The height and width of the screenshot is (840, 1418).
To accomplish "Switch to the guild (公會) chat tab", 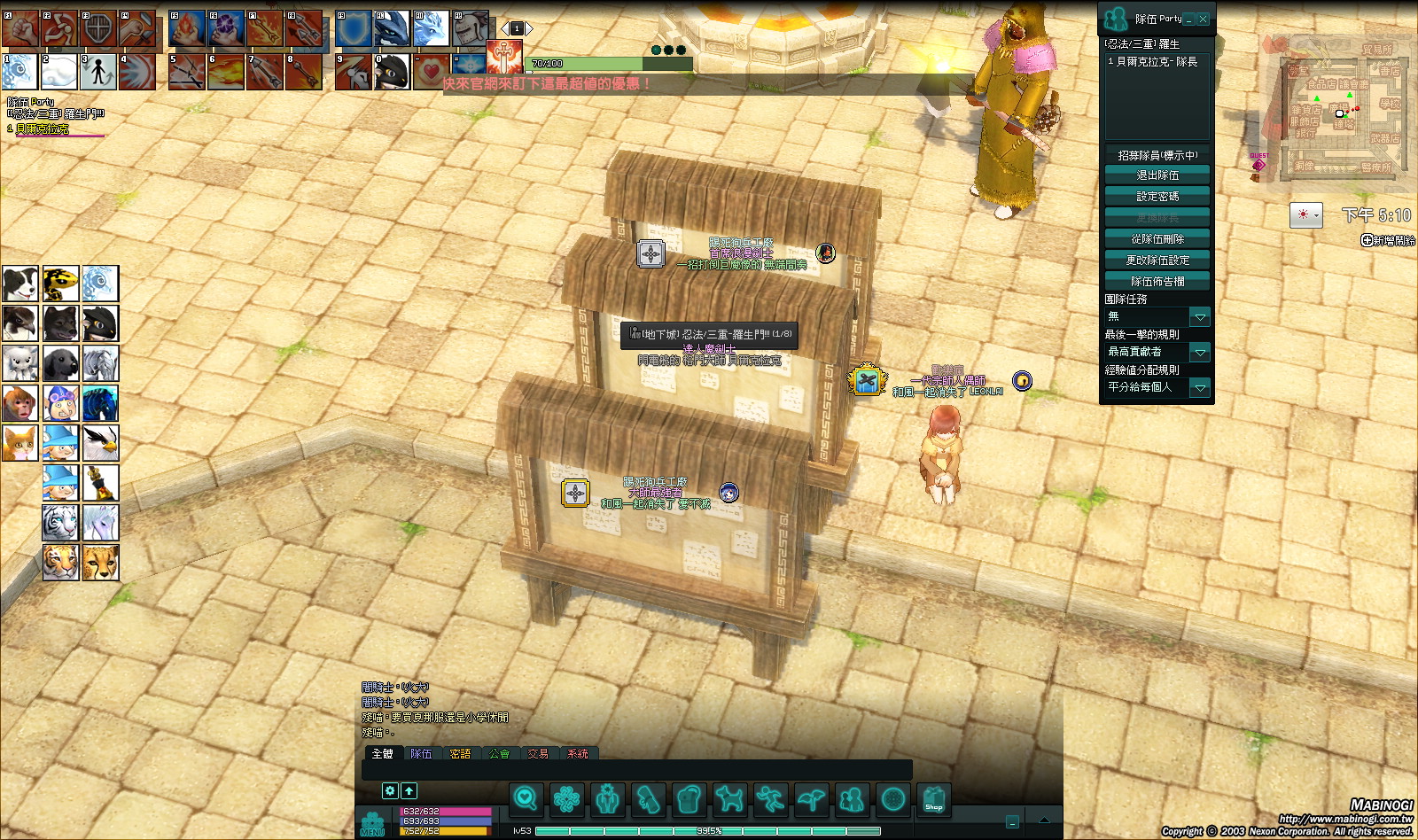I will [499, 754].
